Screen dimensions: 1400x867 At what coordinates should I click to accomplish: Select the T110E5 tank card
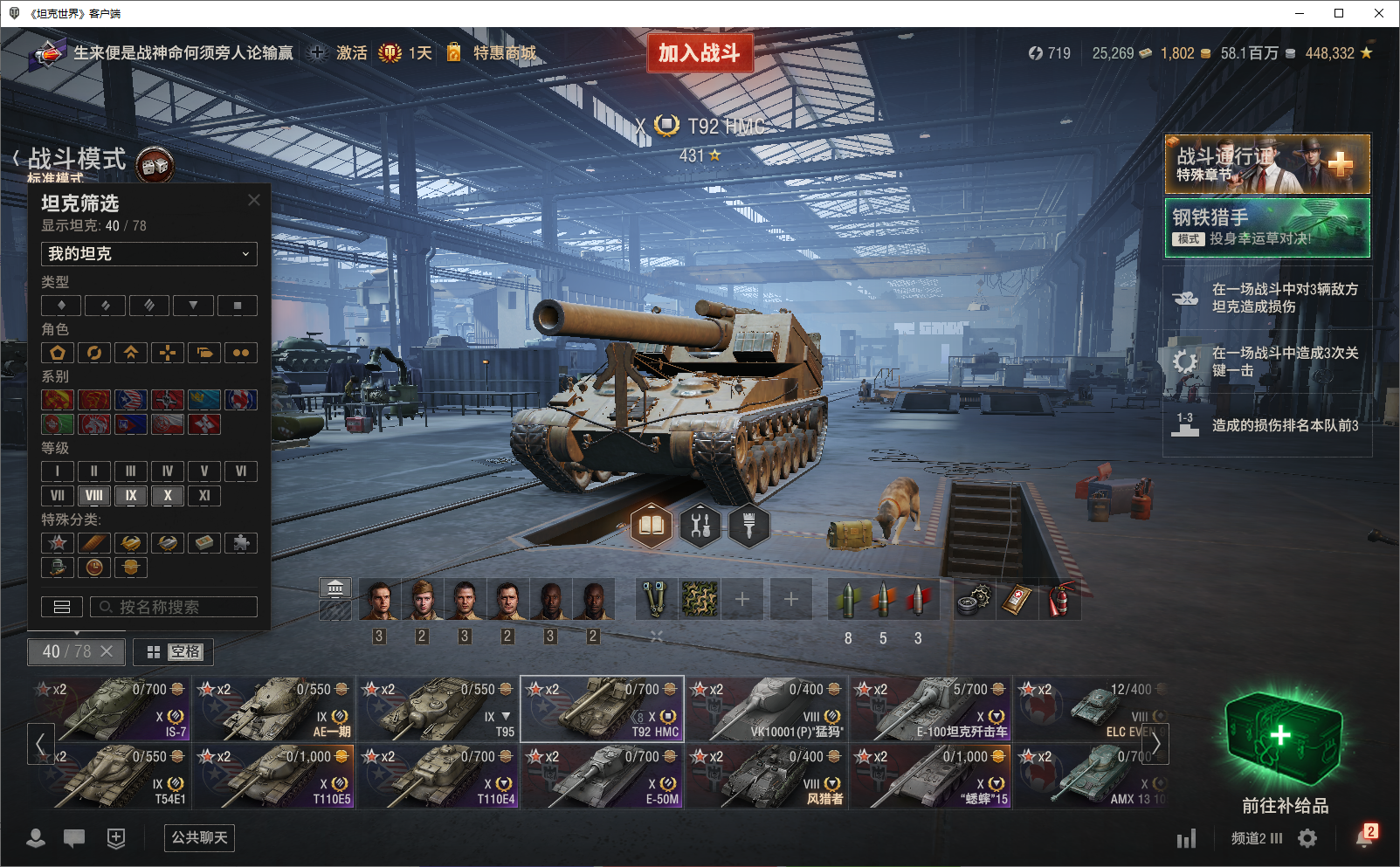[274, 775]
